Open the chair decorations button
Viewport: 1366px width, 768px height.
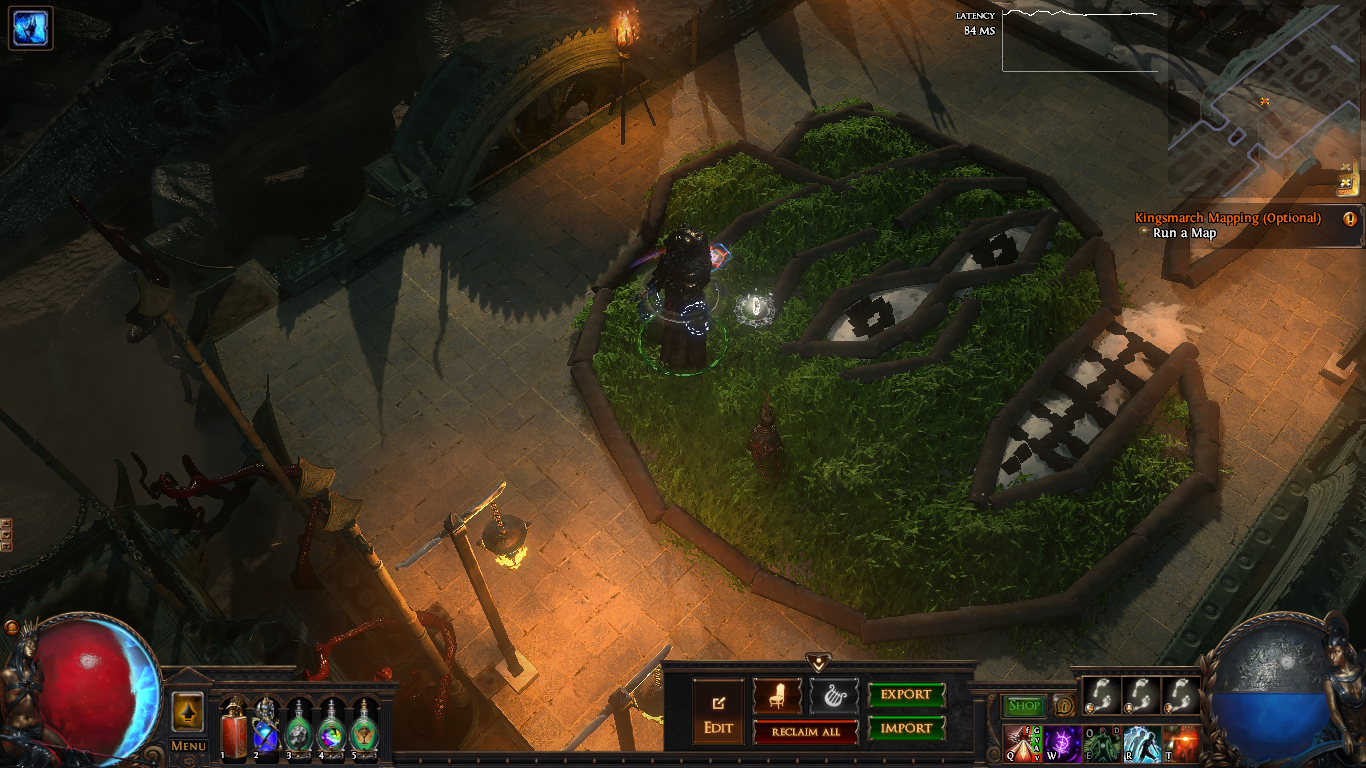click(777, 695)
